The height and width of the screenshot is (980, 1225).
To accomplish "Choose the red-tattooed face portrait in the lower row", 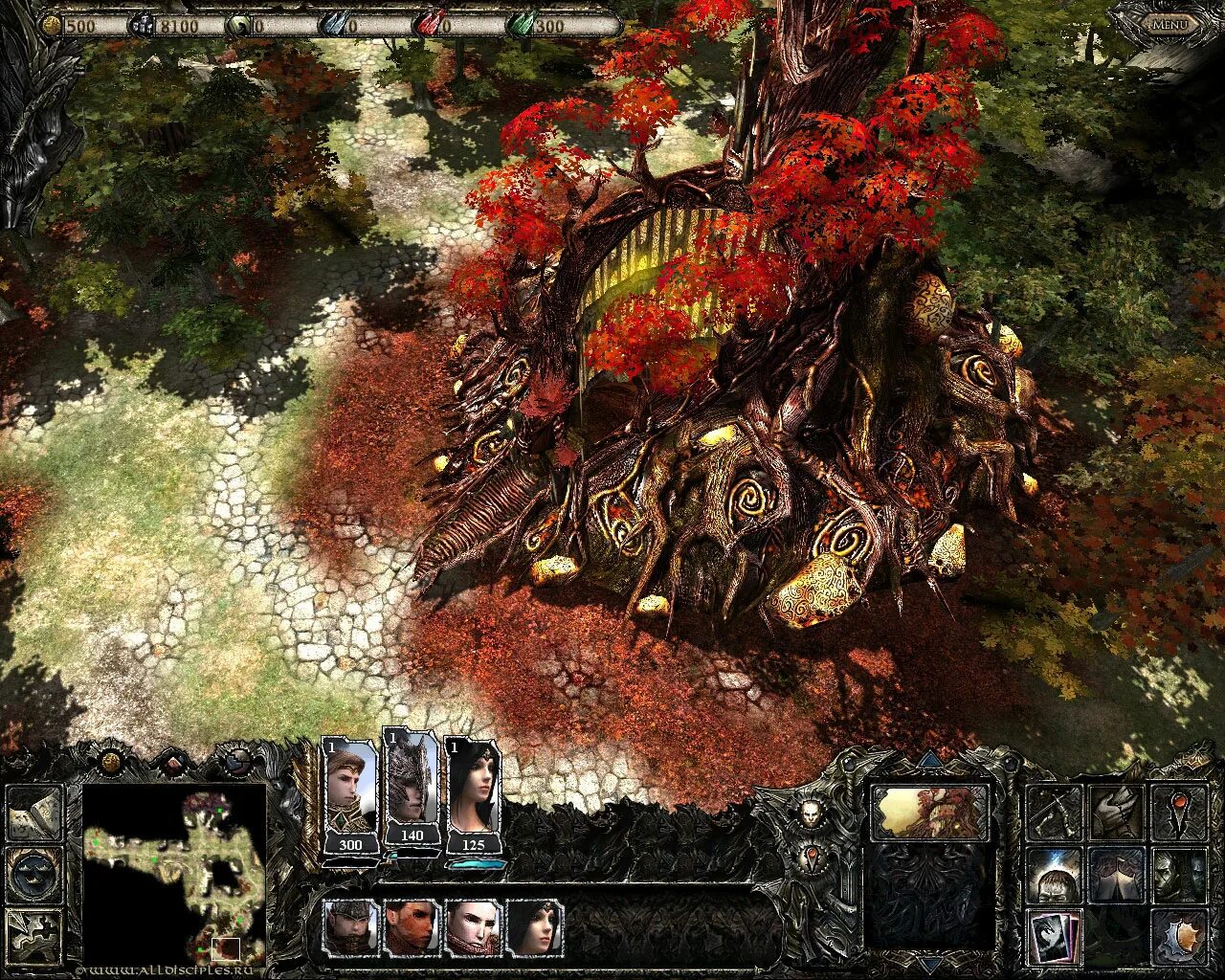I will tap(412, 926).
